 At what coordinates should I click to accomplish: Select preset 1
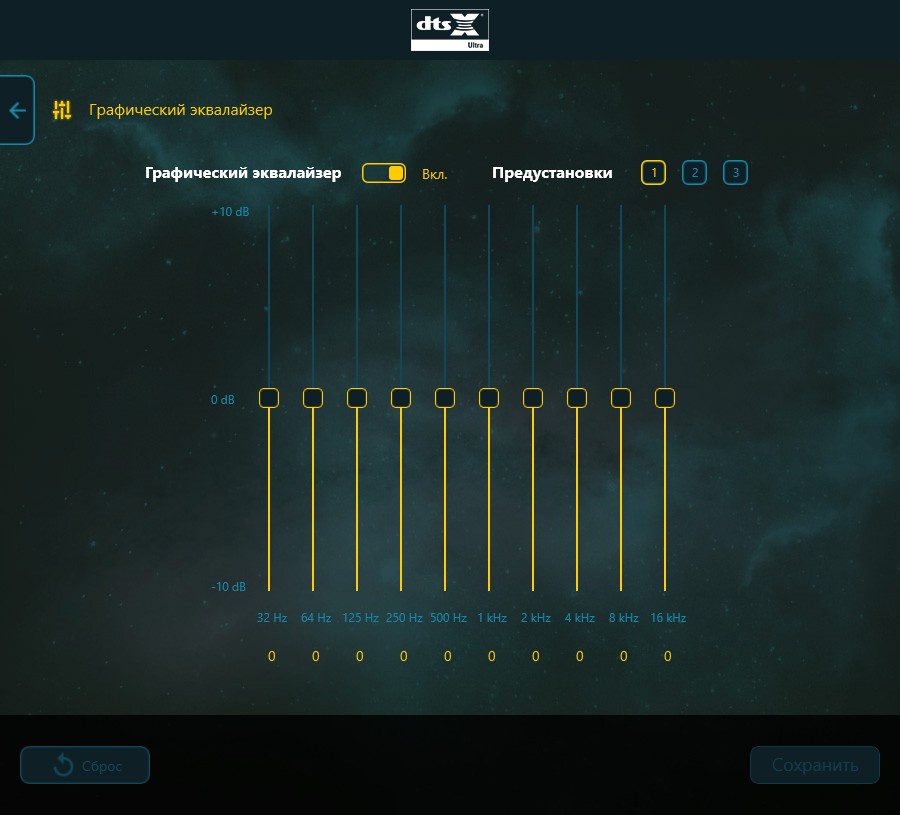click(653, 173)
